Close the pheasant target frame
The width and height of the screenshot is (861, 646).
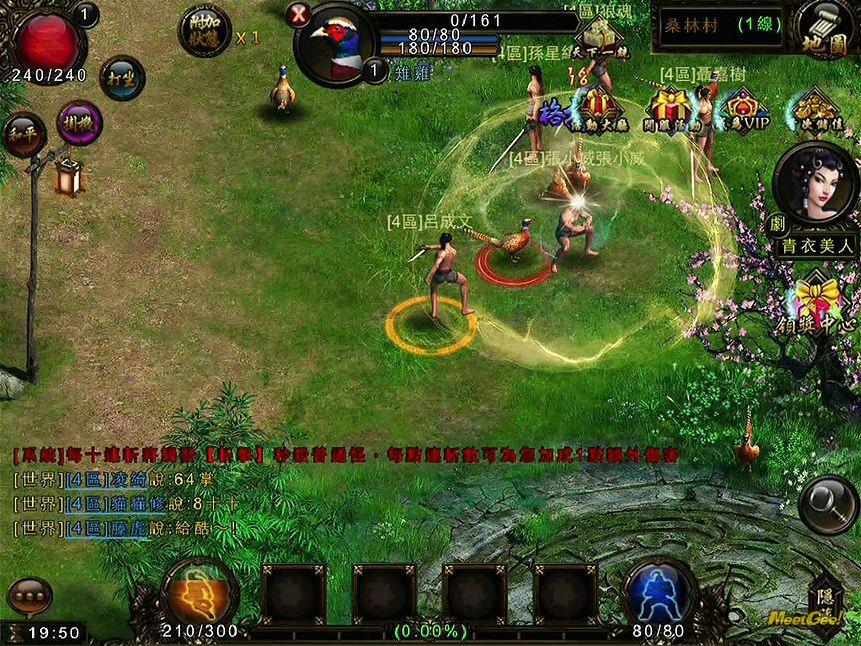(298, 14)
